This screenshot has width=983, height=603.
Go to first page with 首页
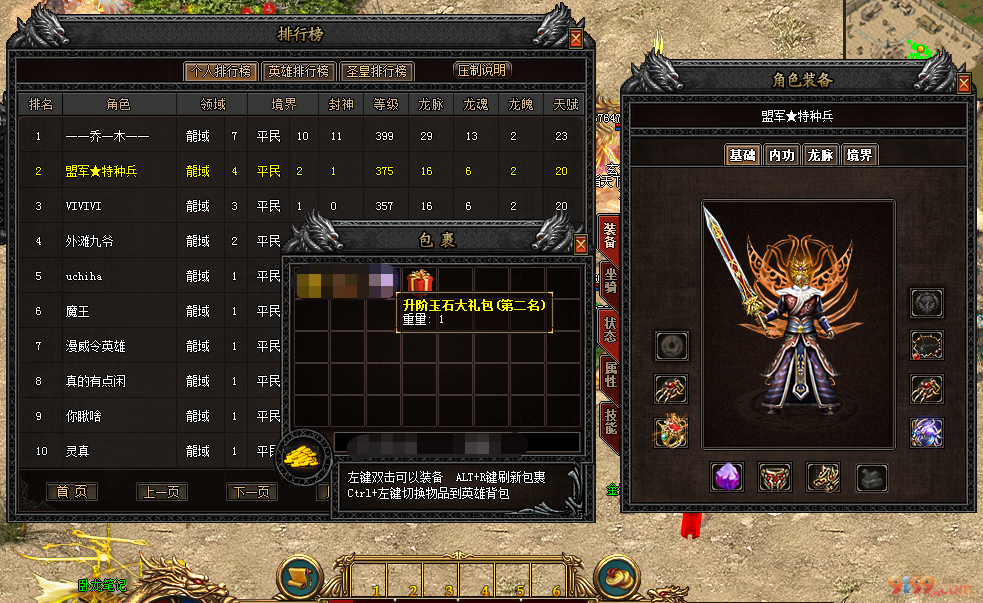(72, 492)
